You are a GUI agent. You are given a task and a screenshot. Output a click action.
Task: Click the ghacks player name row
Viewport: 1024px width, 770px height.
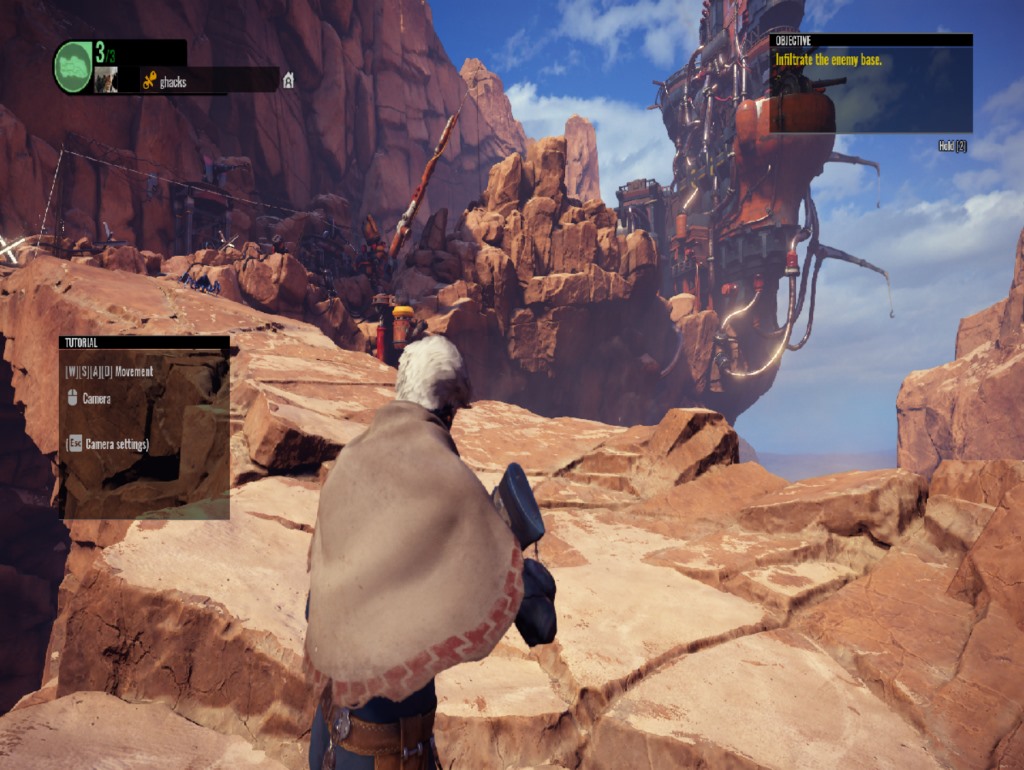tap(208, 81)
